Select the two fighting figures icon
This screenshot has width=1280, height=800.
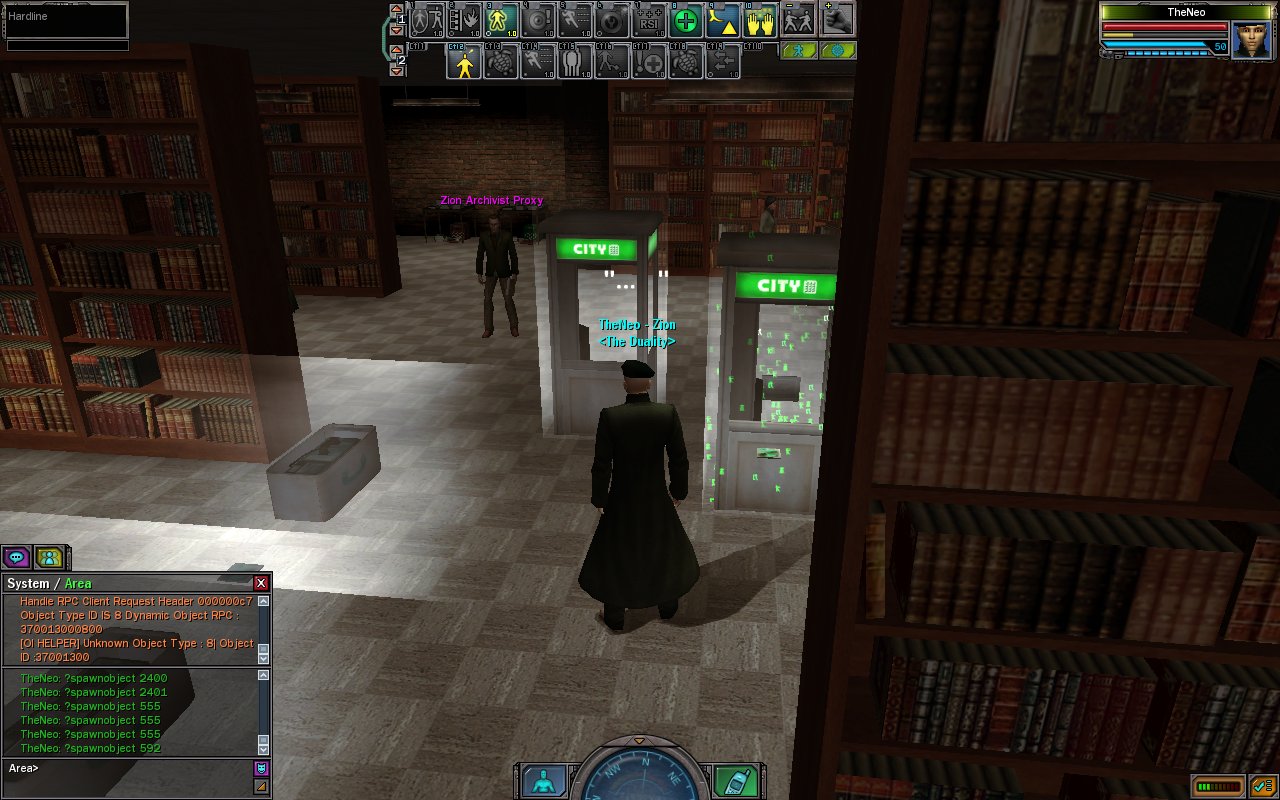tap(799, 20)
